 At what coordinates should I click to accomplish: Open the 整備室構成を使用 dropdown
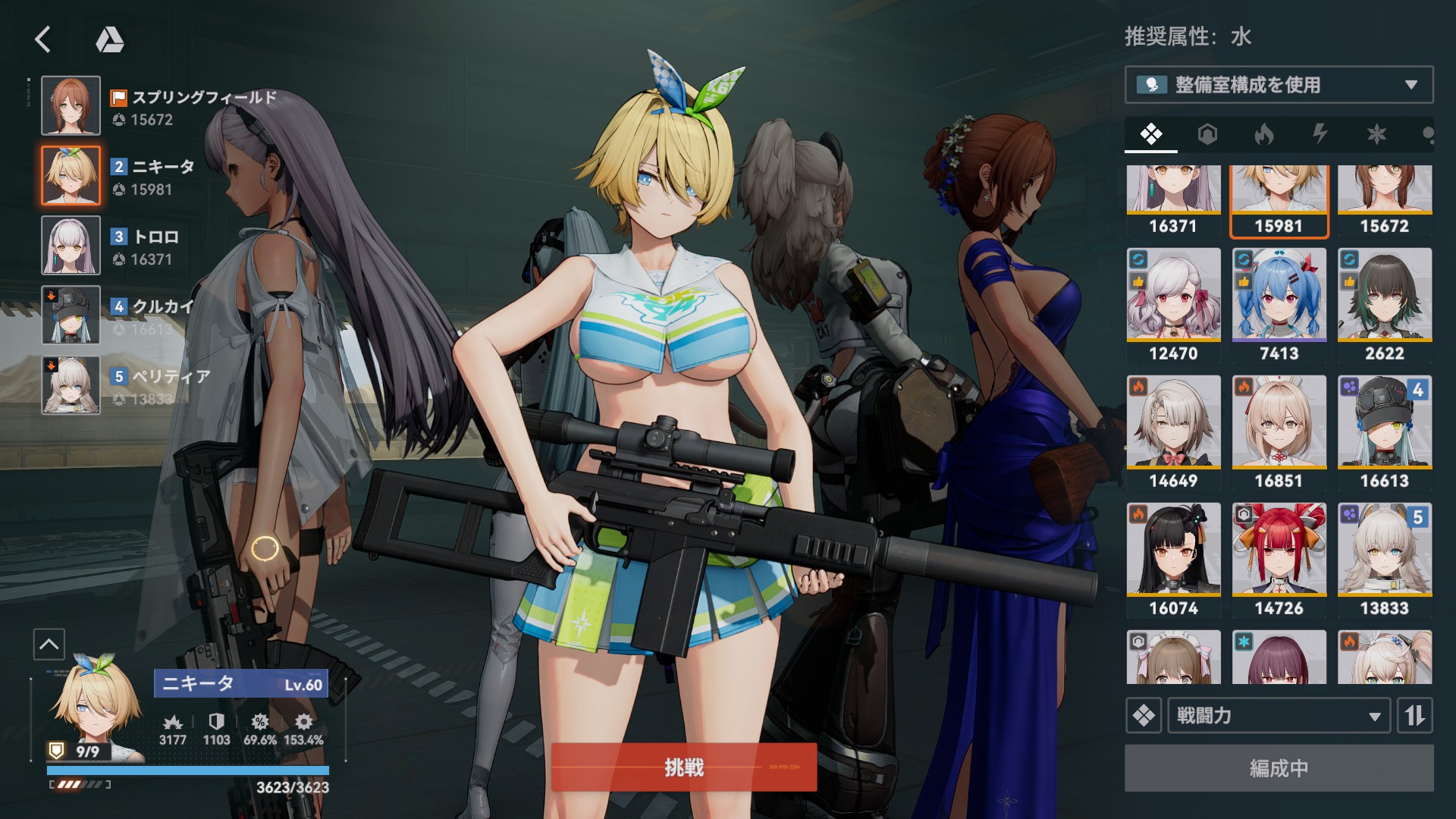coord(1279,85)
